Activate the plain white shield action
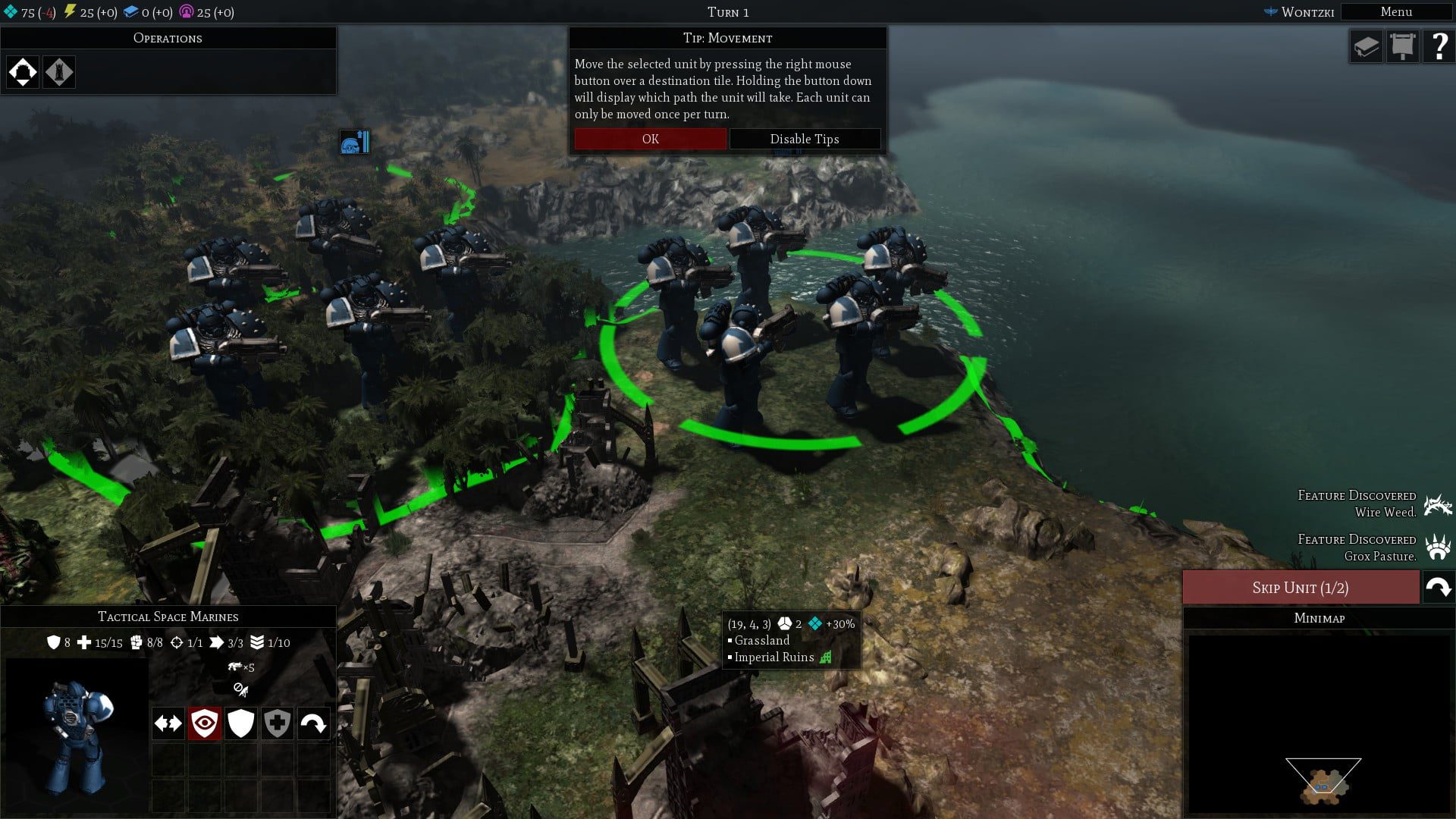 click(x=240, y=723)
